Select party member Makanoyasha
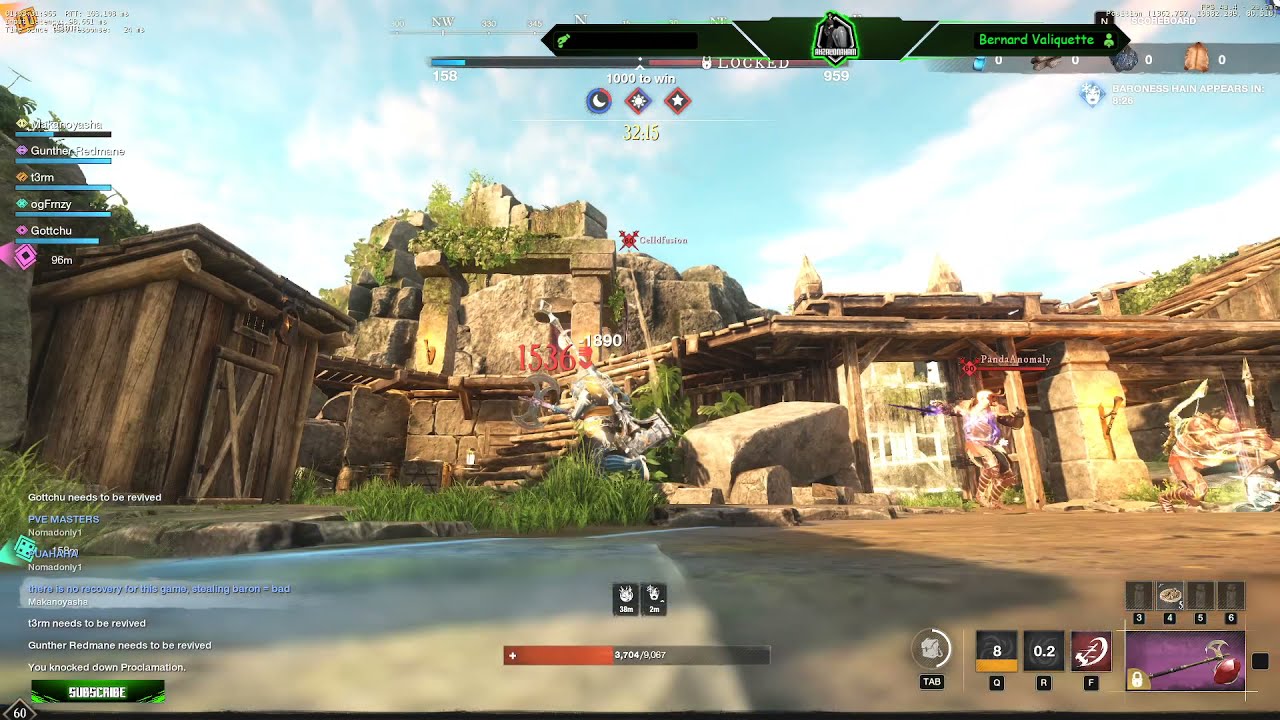This screenshot has height=720, width=1280. point(65,125)
